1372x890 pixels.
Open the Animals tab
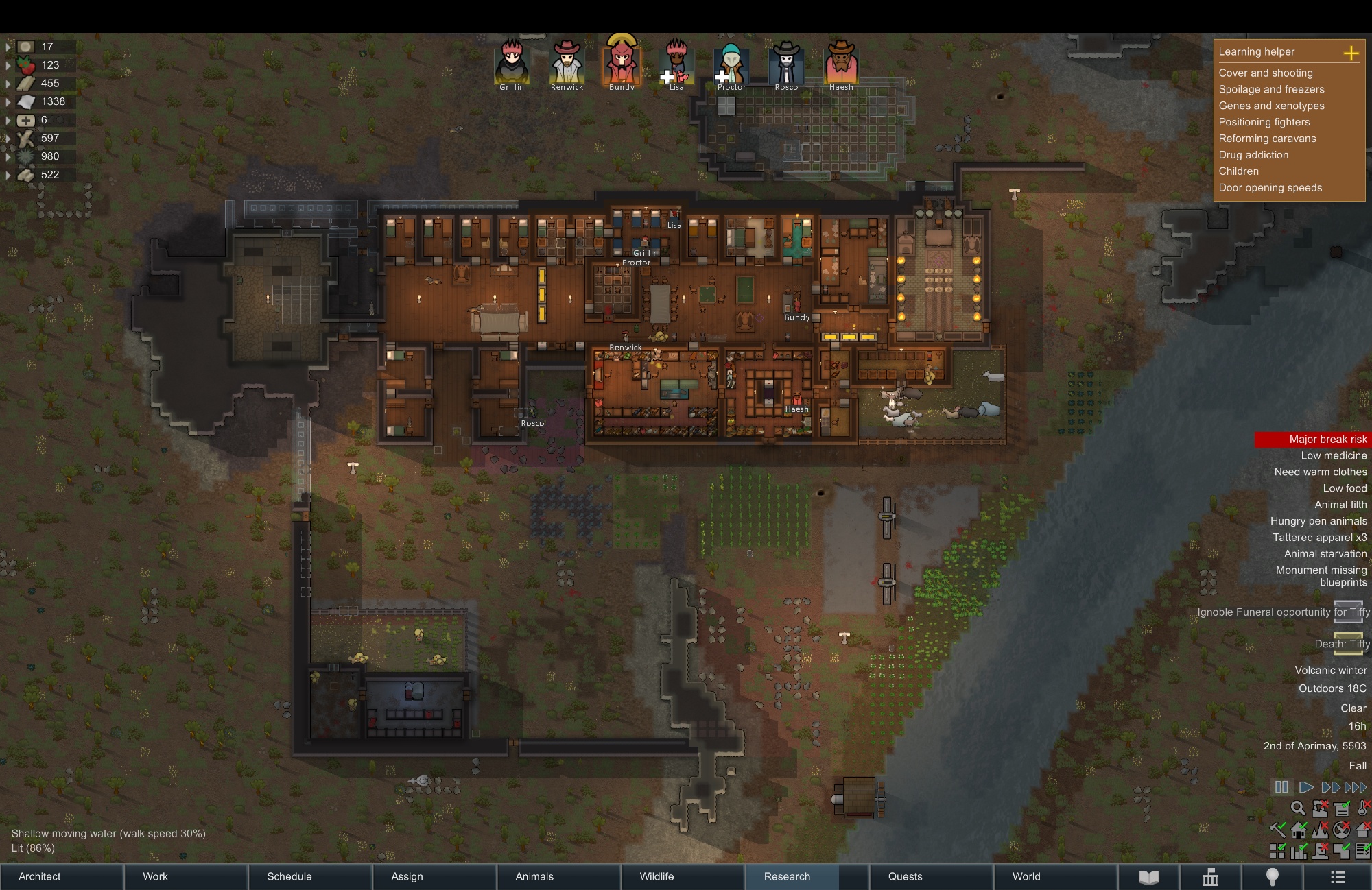point(534,876)
